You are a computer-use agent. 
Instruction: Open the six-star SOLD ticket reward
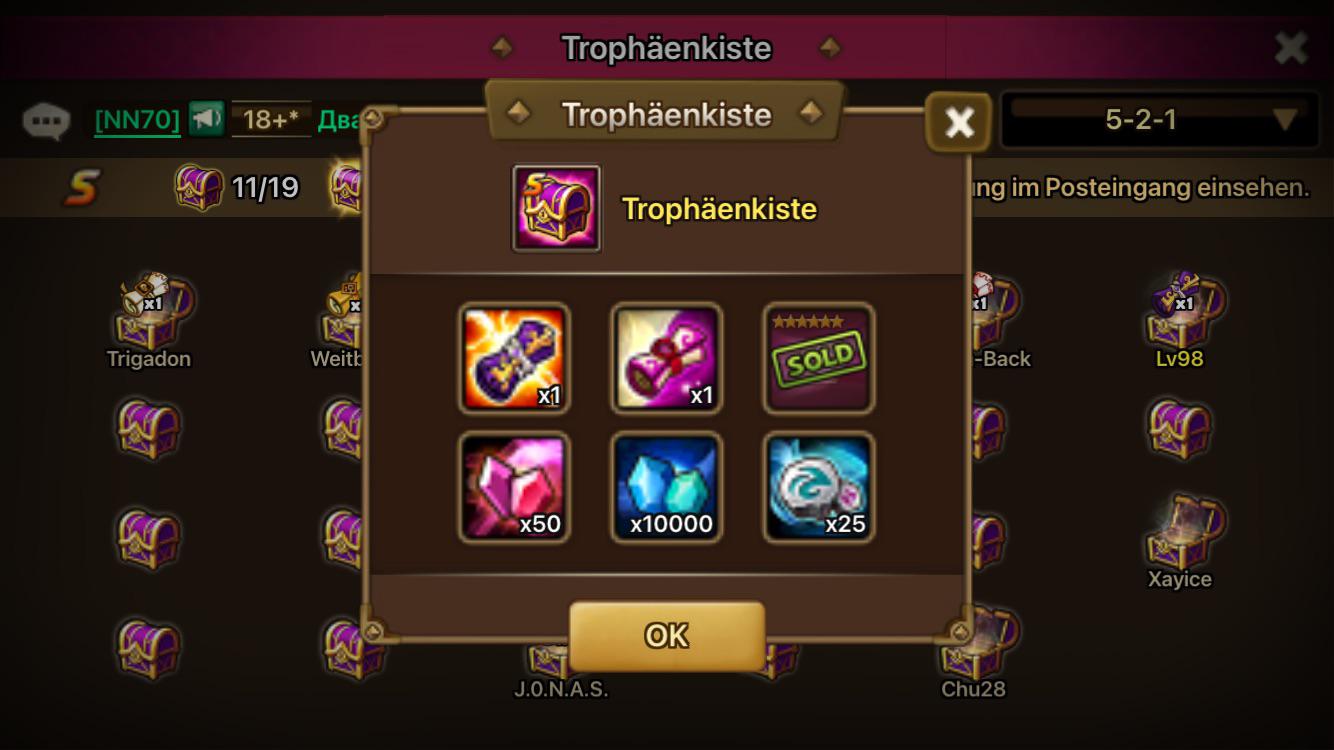(x=817, y=358)
